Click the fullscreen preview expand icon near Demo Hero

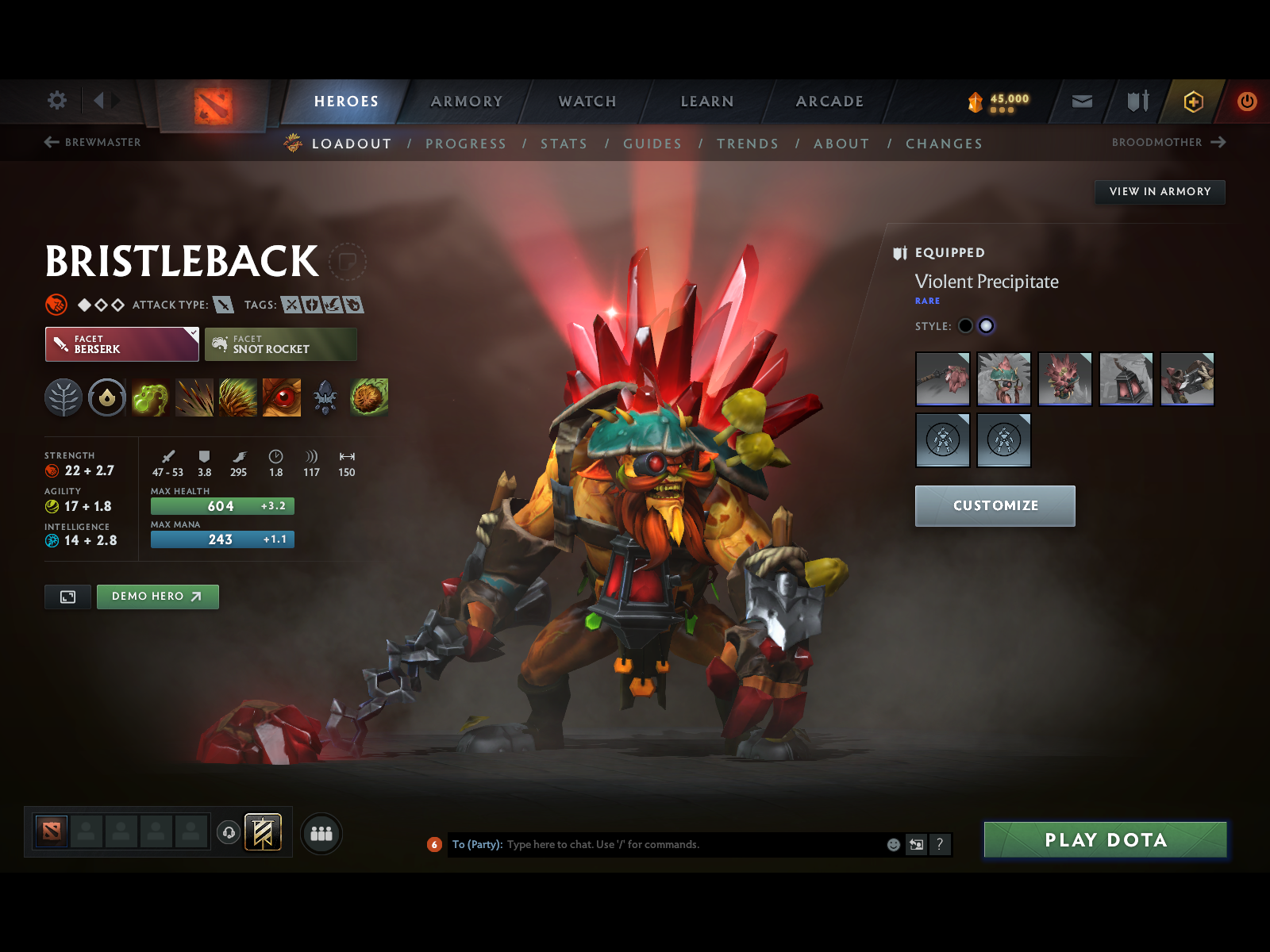[x=67, y=597]
